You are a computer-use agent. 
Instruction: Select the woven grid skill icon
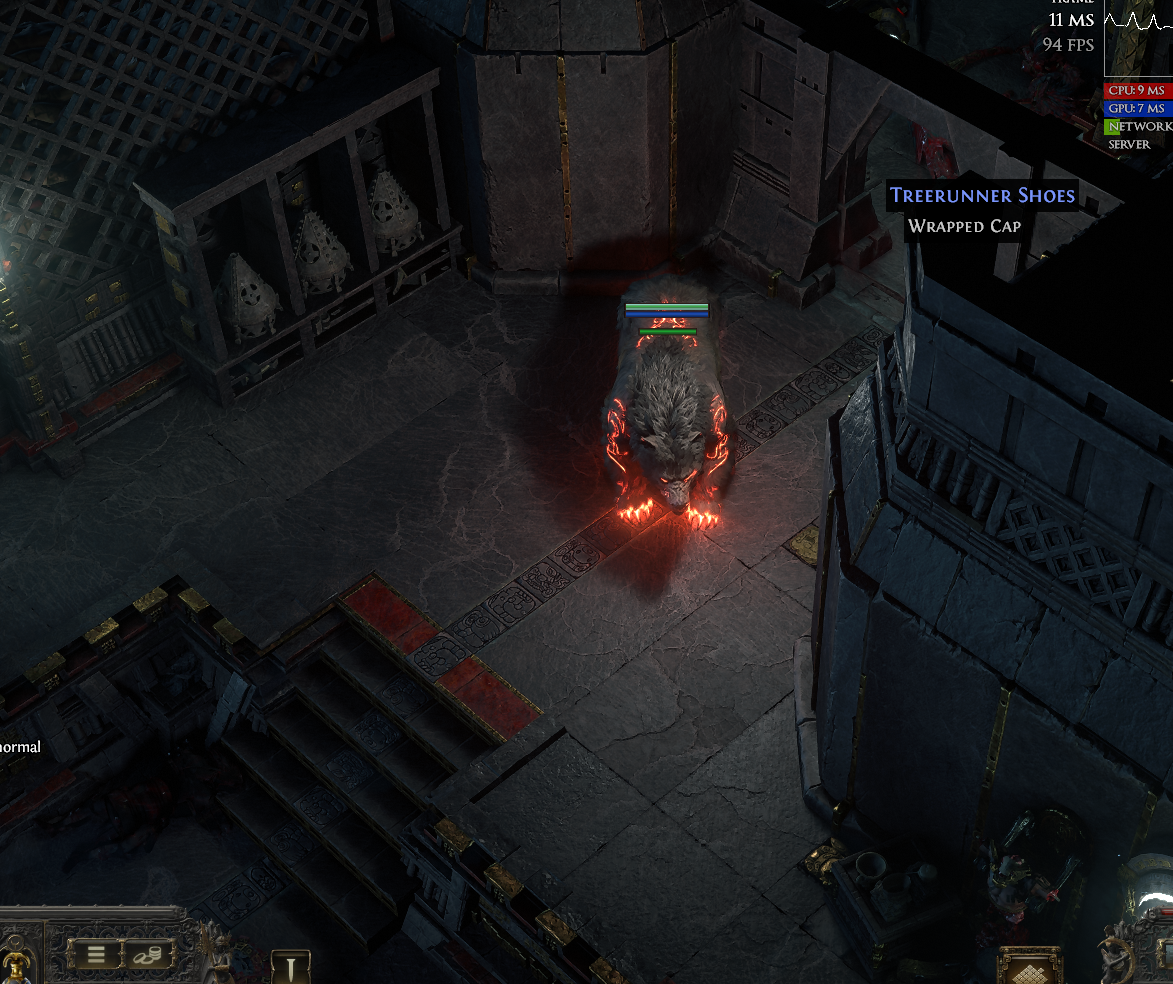[x=1029, y=968]
